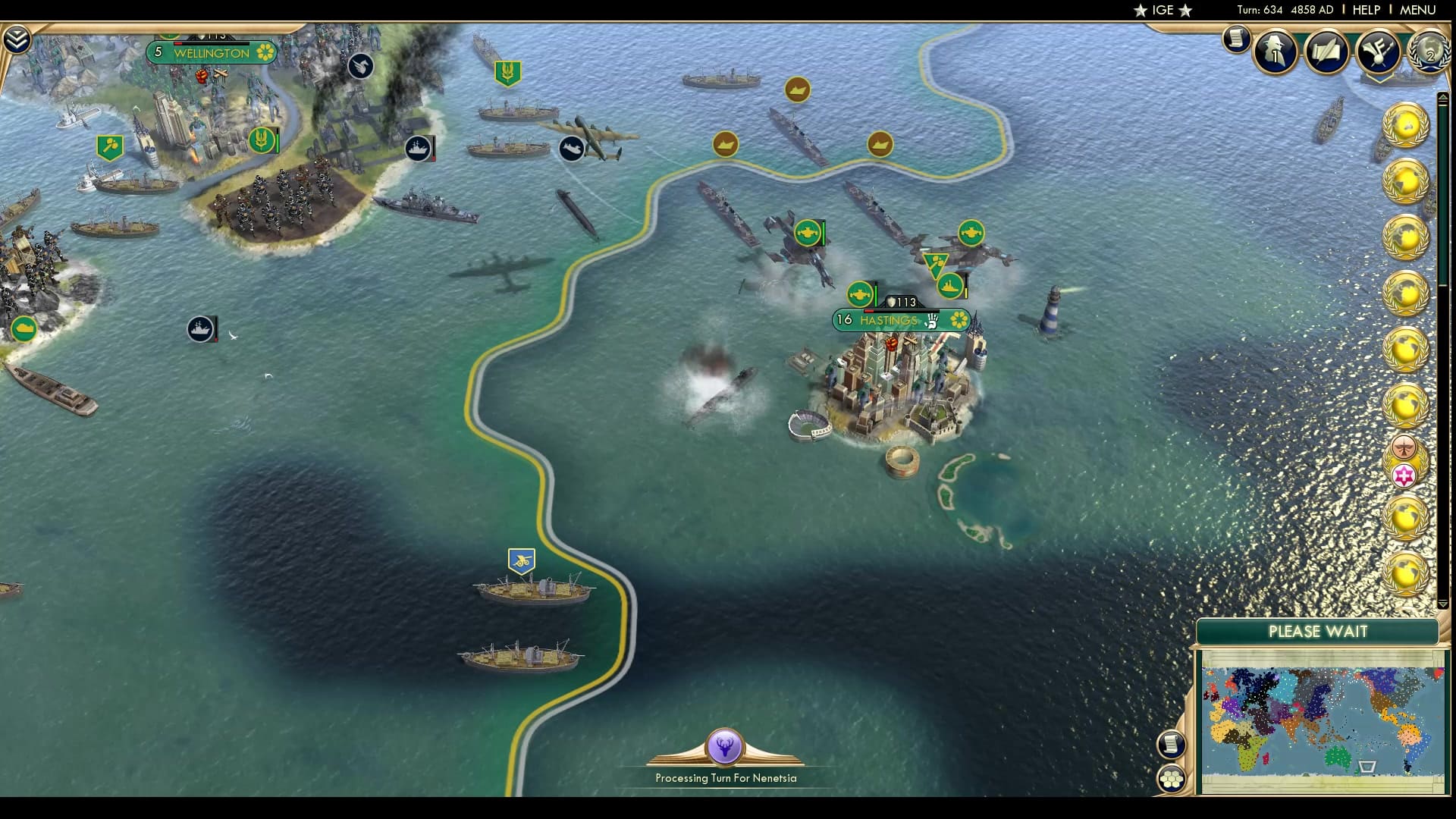Screen dimensions: 1456x819
Task: Click the pegasus Great Admiral icon near Wellington
Action: point(360,66)
